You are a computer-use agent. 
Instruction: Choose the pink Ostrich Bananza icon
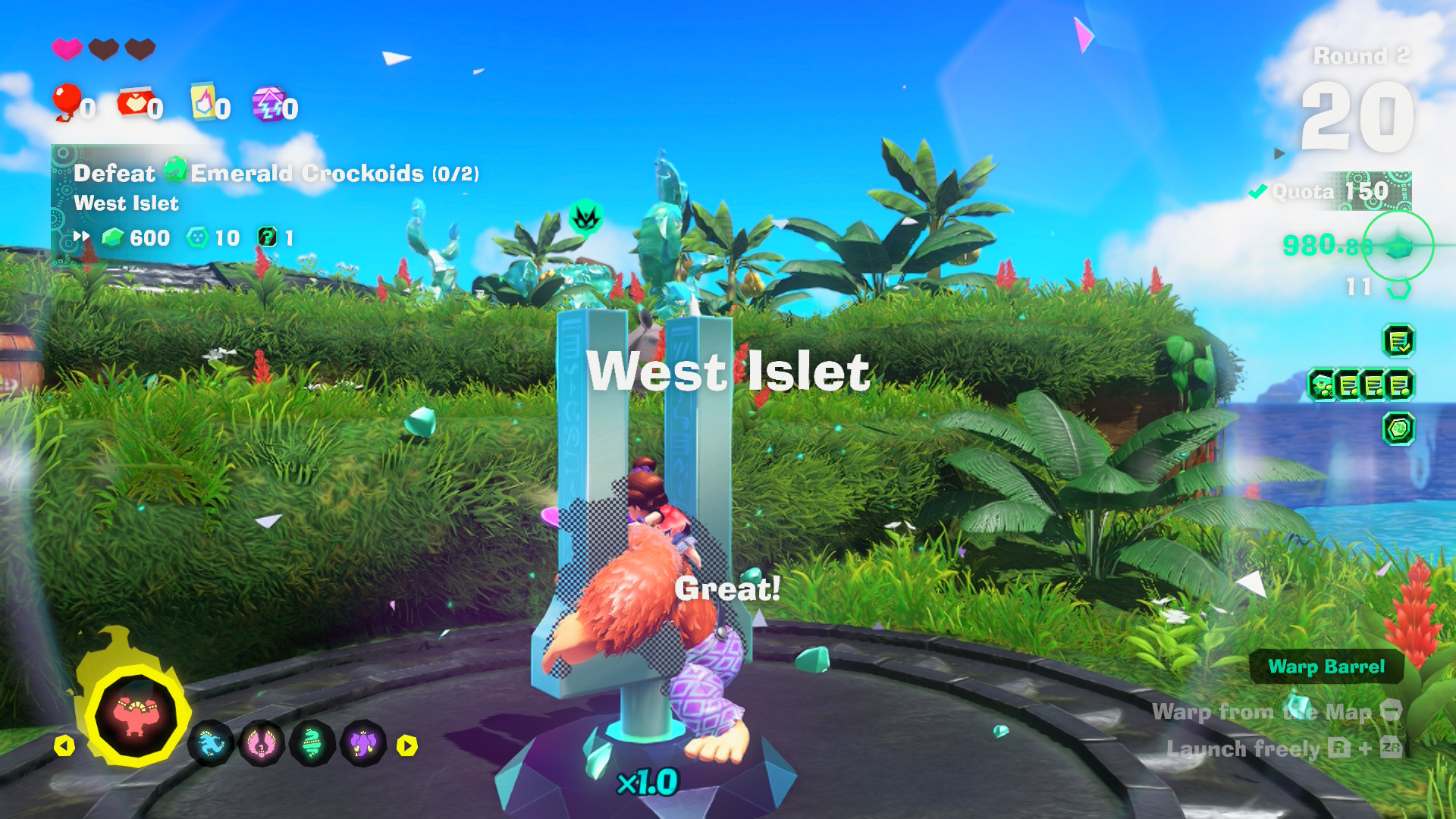click(x=262, y=744)
